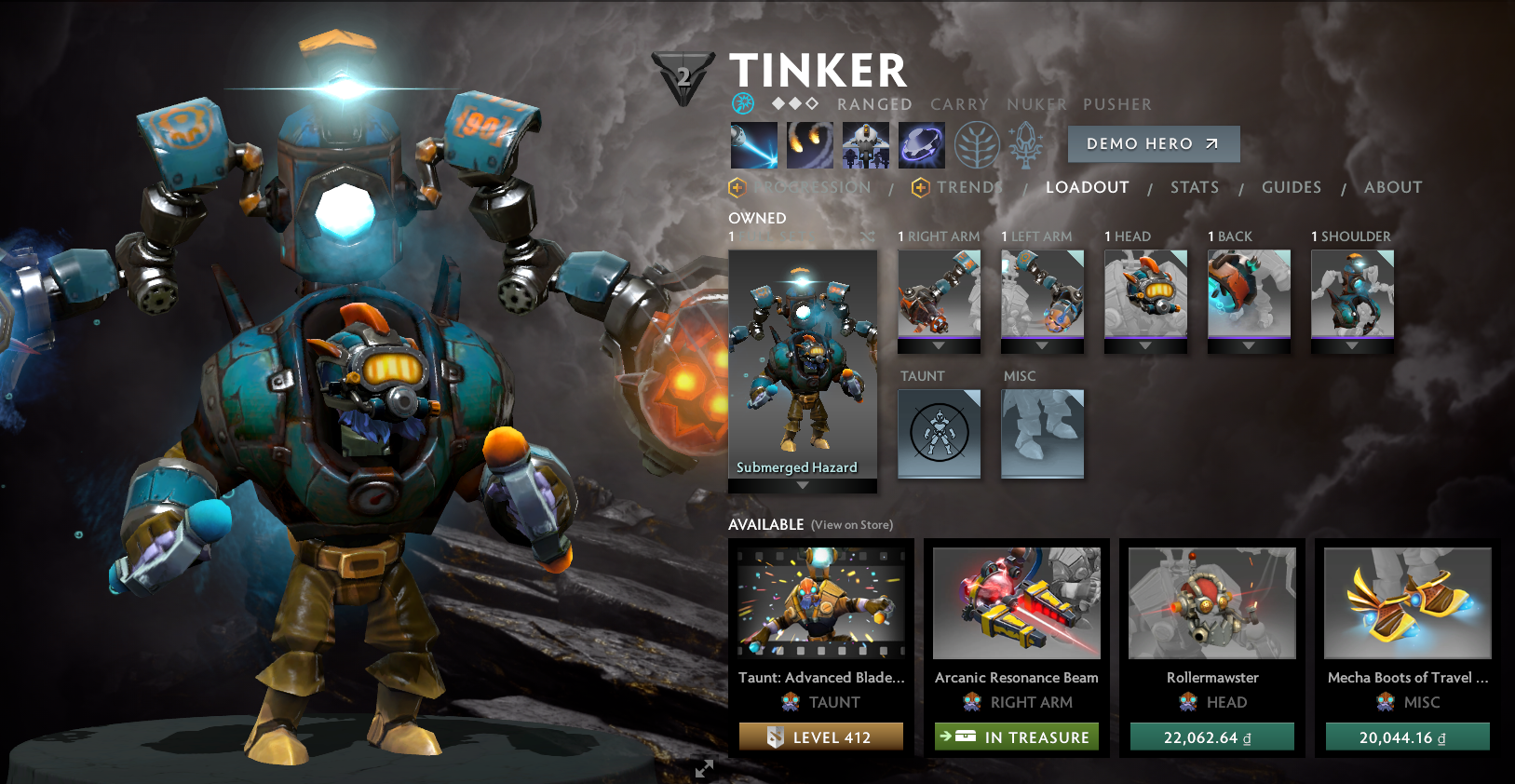
Task: Select the Rearm ability icon
Action: coord(921,144)
